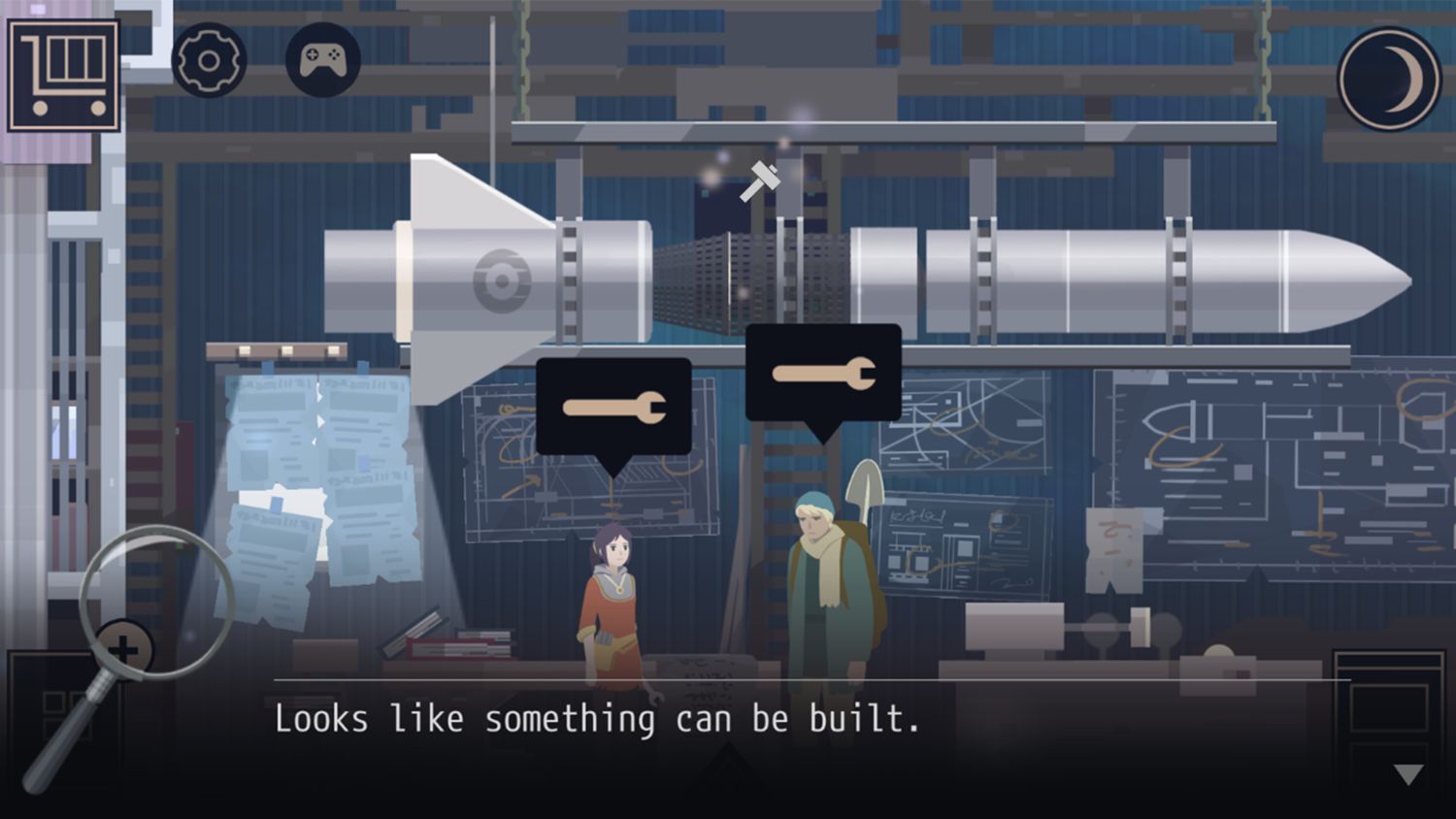Toggle the crescent moon night button
Screen dimensions: 1456x819
click(x=1389, y=79)
